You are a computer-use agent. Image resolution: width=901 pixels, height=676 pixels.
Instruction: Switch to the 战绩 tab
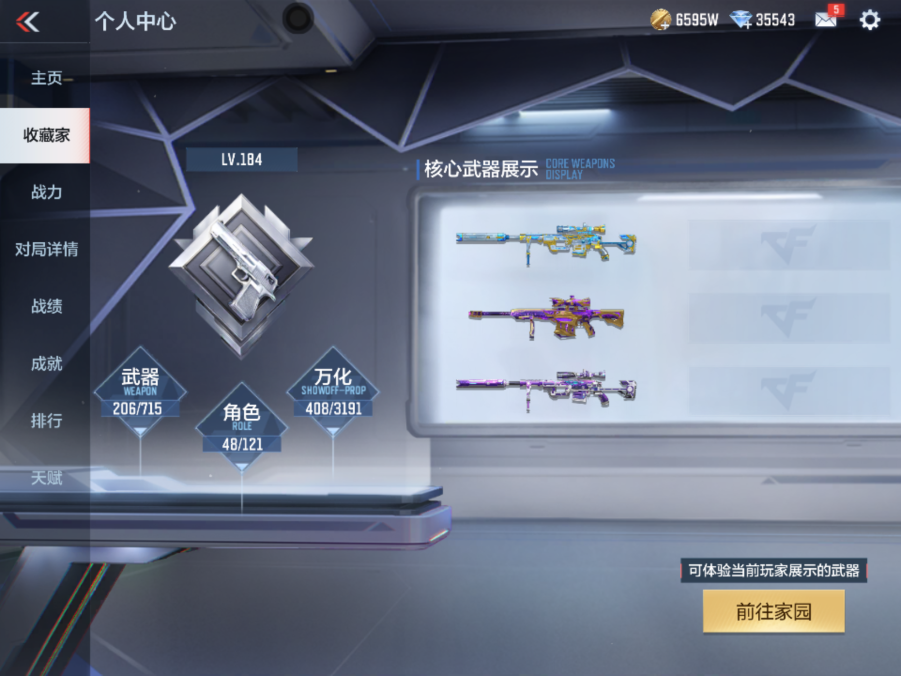tap(46, 306)
